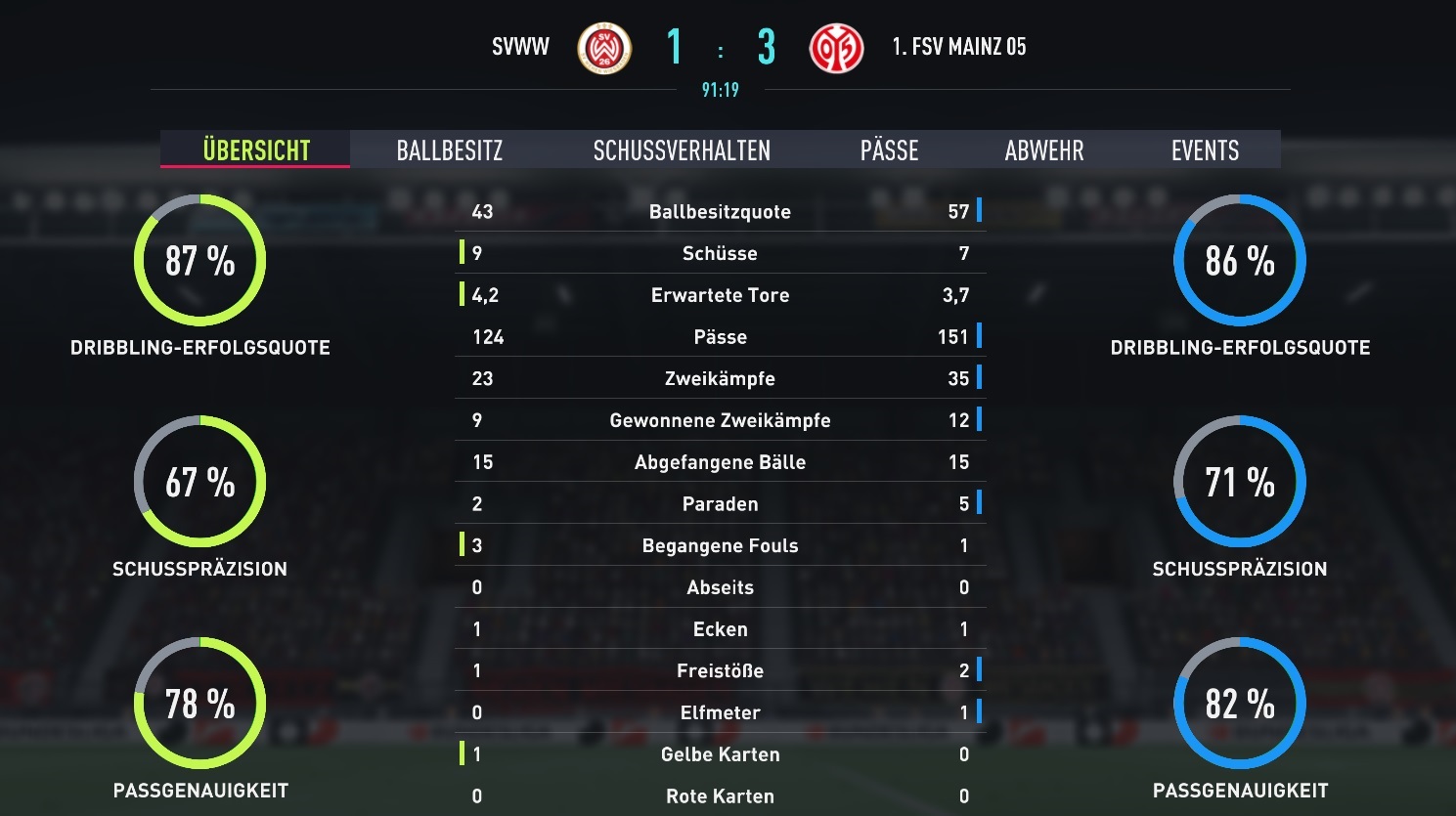Open the Schussverhalten tab

point(682,150)
